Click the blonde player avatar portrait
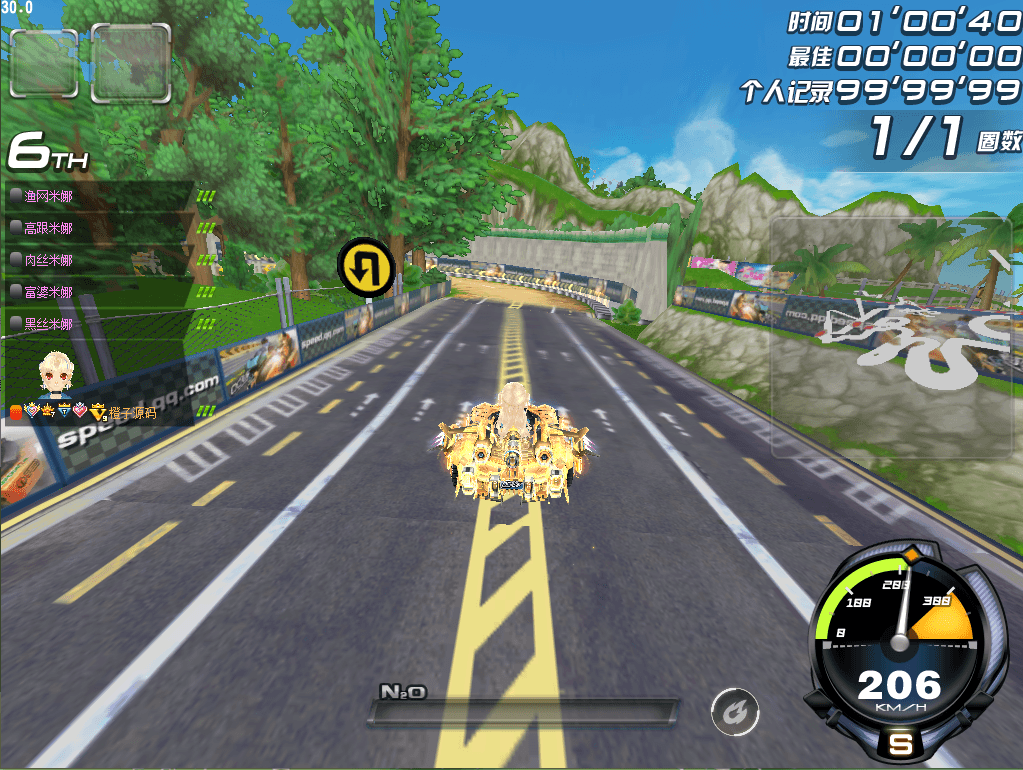The width and height of the screenshot is (1023, 770). pyautogui.click(x=54, y=374)
